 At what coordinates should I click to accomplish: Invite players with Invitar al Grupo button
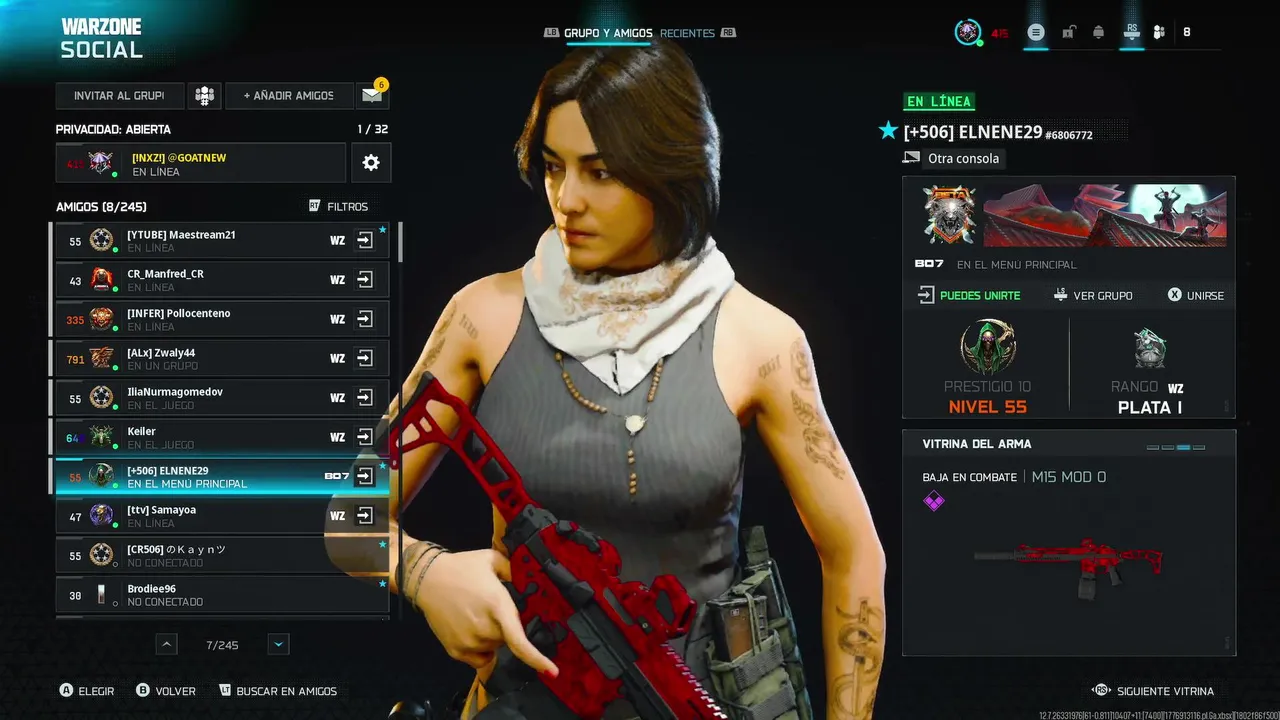pyautogui.click(x=119, y=96)
